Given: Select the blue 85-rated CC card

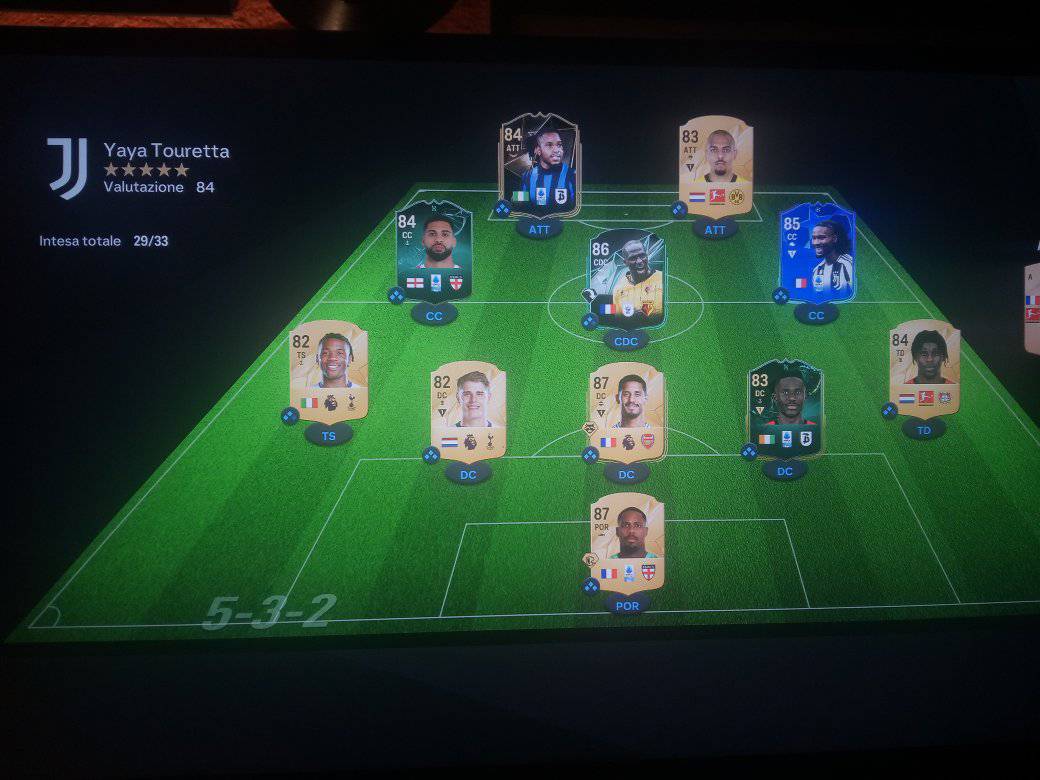Looking at the screenshot, I should pos(816,252).
